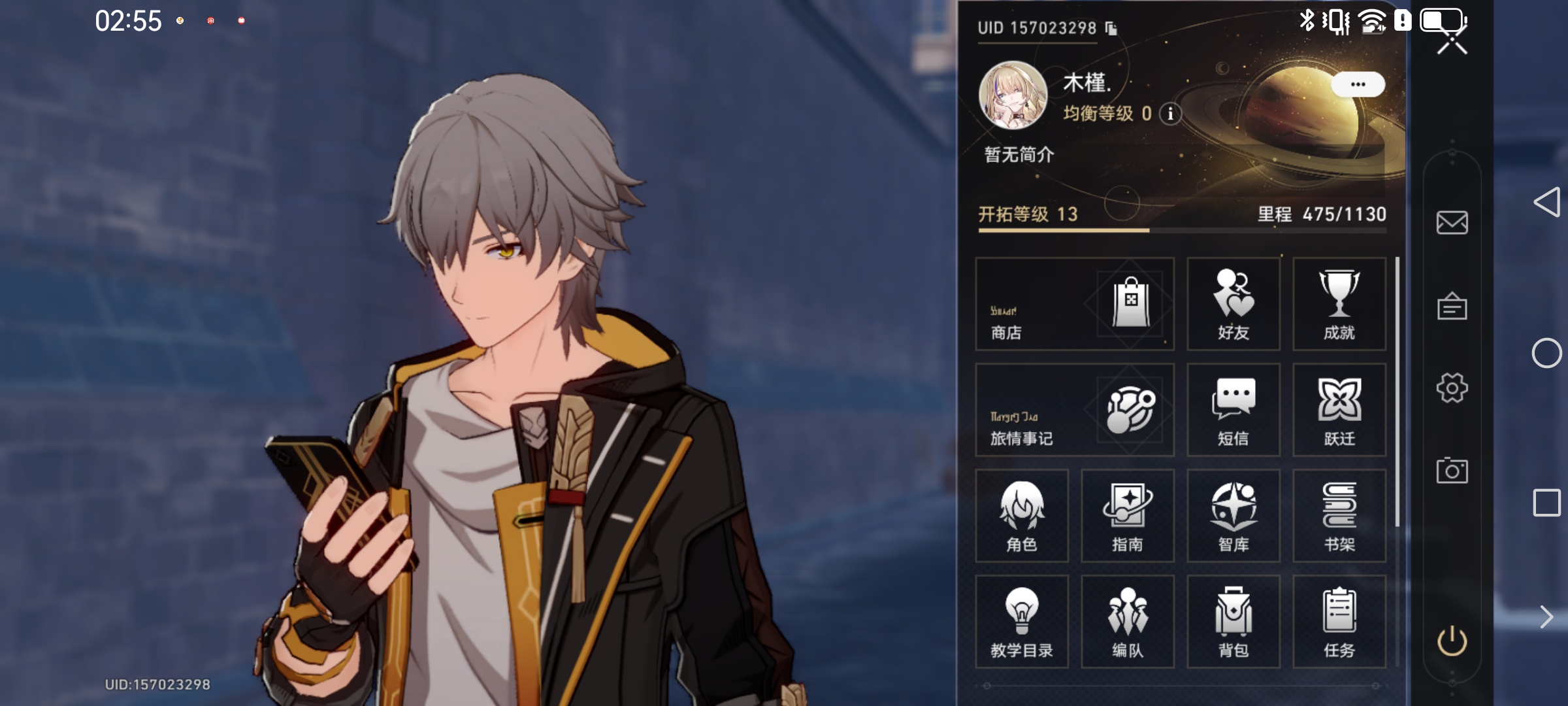Click the player avatar portrait
Image resolution: width=1568 pixels, height=706 pixels.
tap(1013, 95)
